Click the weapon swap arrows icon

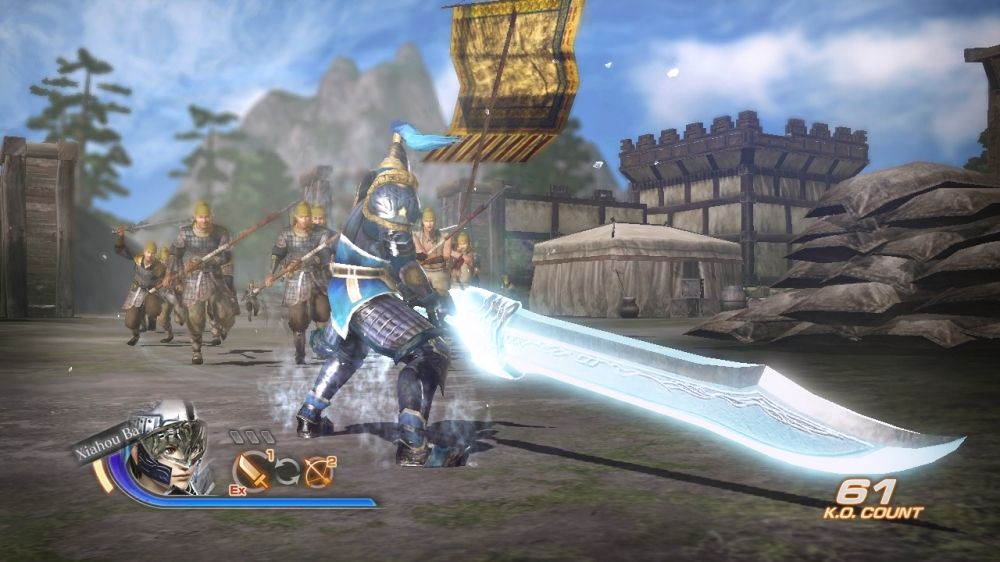tap(286, 472)
